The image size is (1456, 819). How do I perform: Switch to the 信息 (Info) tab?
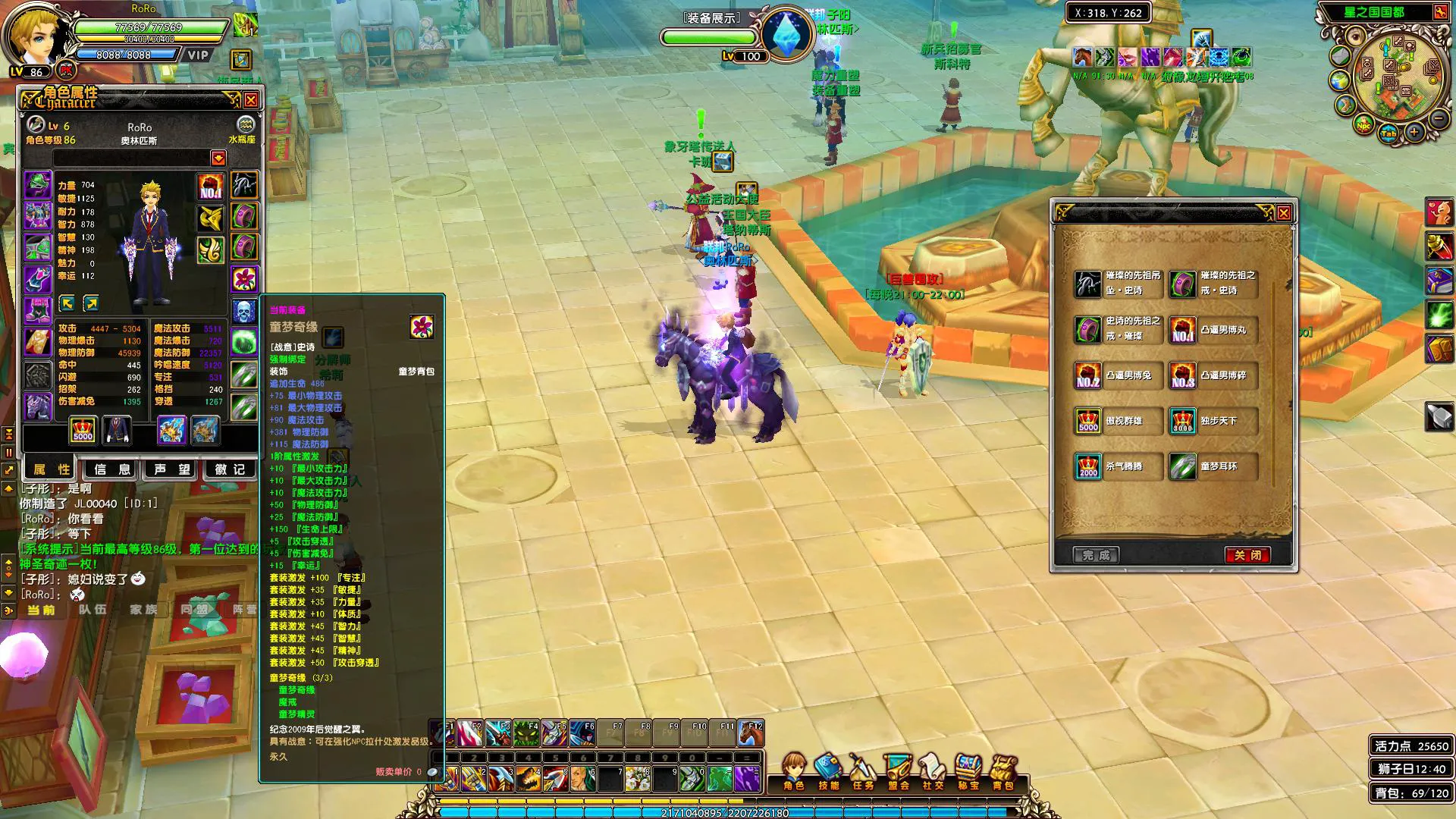point(111,469)
